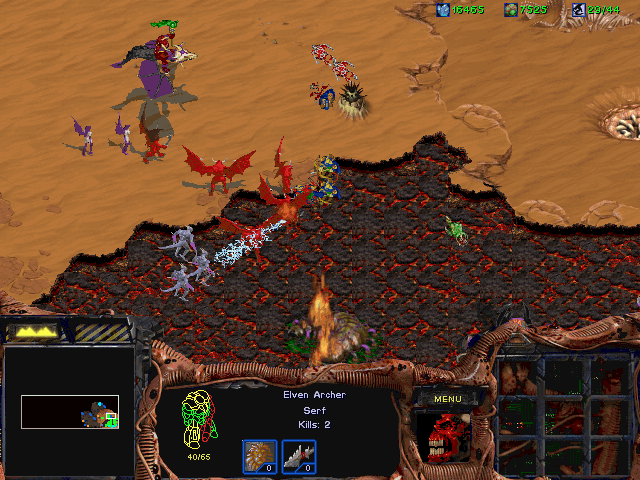Toggle minimap terrain with the yellow peaks button
Viewport: 640px width, 480px height.
coord(32,331)
